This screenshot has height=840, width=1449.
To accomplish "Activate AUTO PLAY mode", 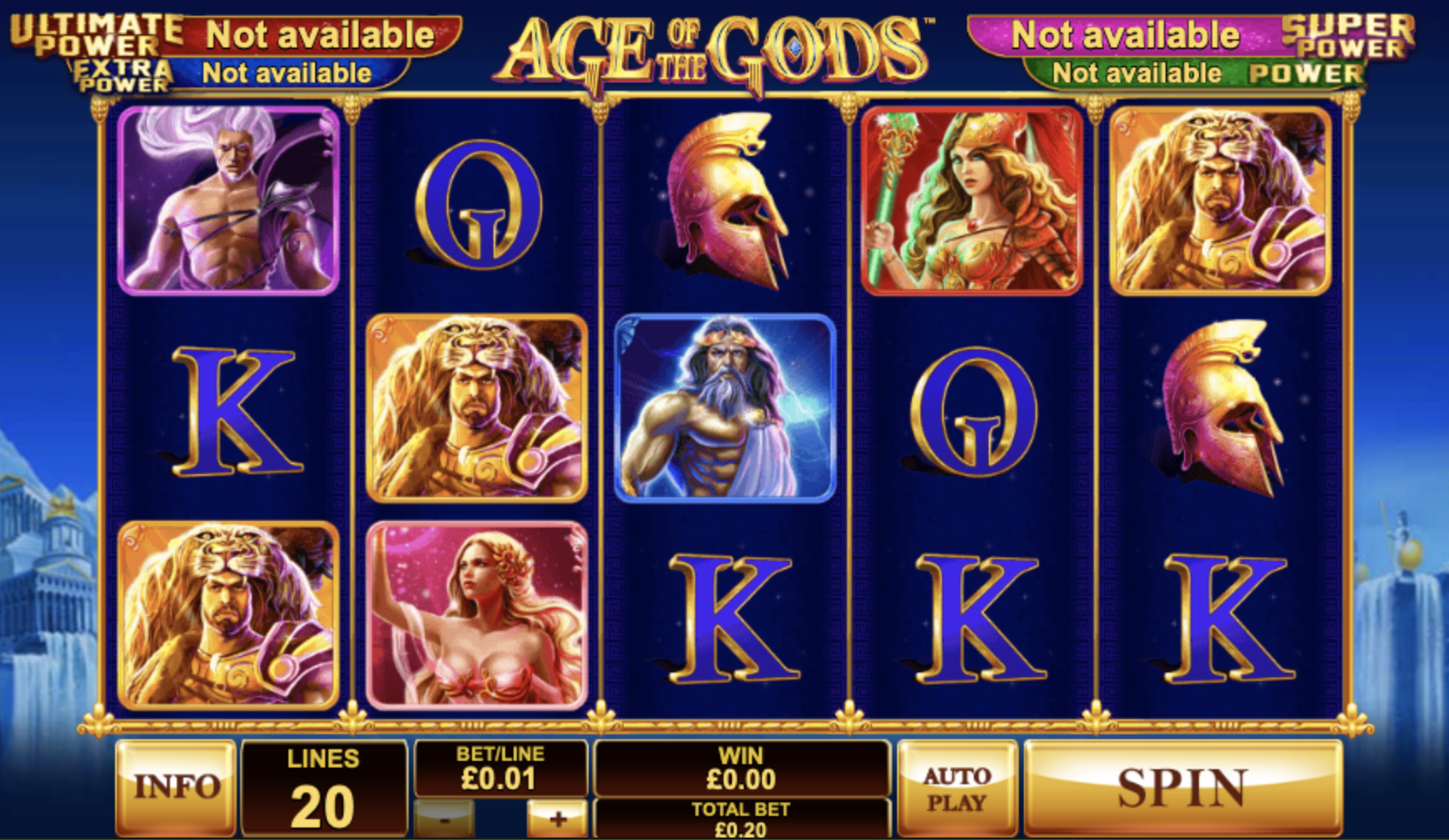I will [x=956, y=788].
